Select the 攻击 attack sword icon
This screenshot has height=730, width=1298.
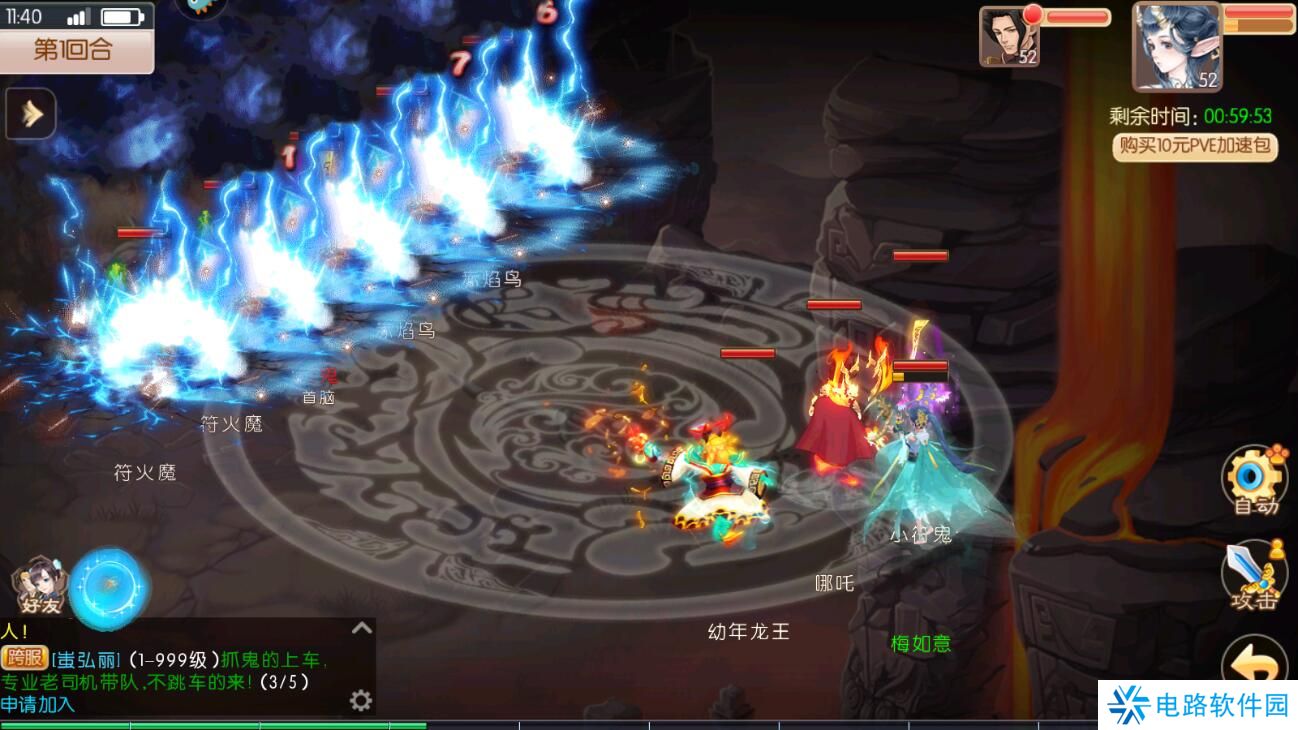coord(1253,570)
